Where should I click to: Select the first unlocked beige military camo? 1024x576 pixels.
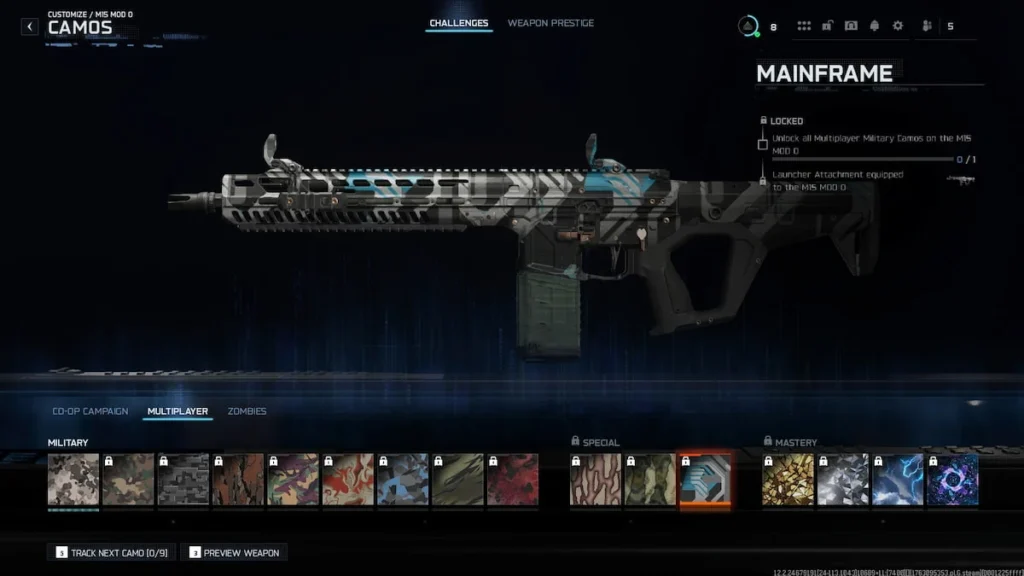tap(73, 480)
